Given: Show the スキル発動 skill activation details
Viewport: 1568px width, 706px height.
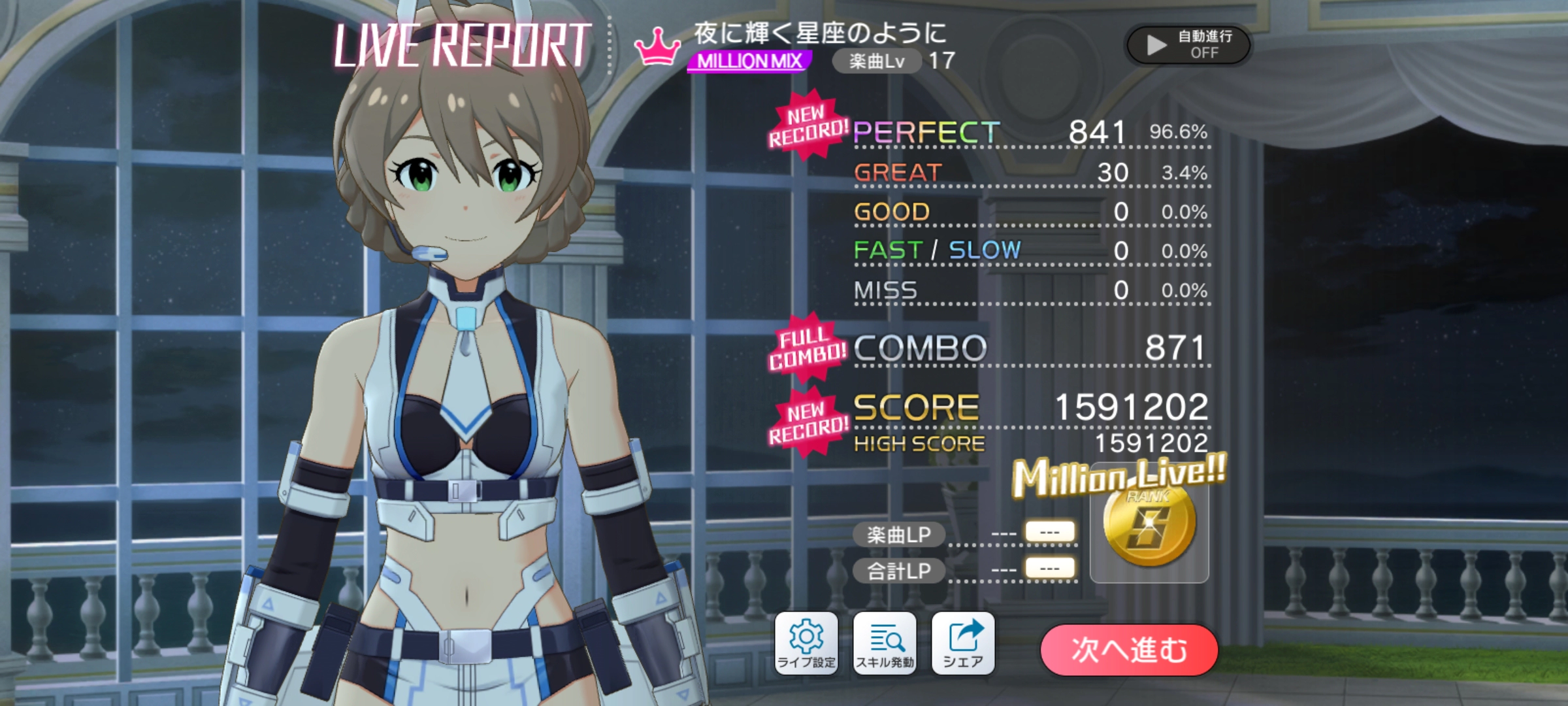Looking at the screenshot, I should coord(885,643).
